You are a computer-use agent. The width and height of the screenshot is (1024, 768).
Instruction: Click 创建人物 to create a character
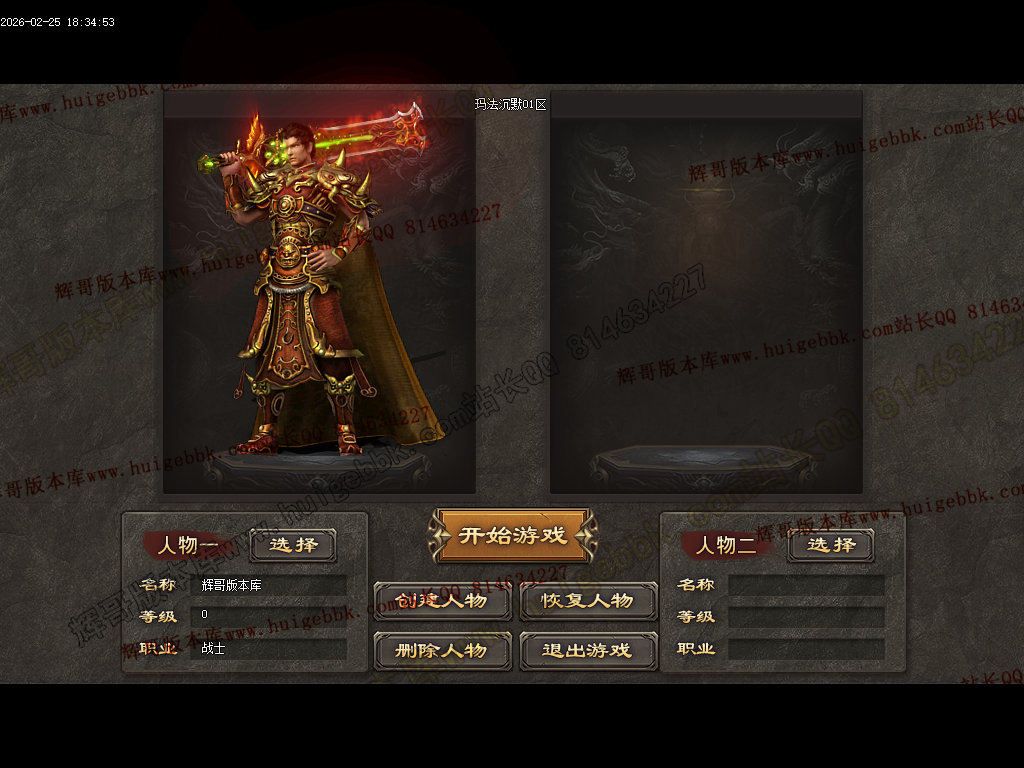442,601
